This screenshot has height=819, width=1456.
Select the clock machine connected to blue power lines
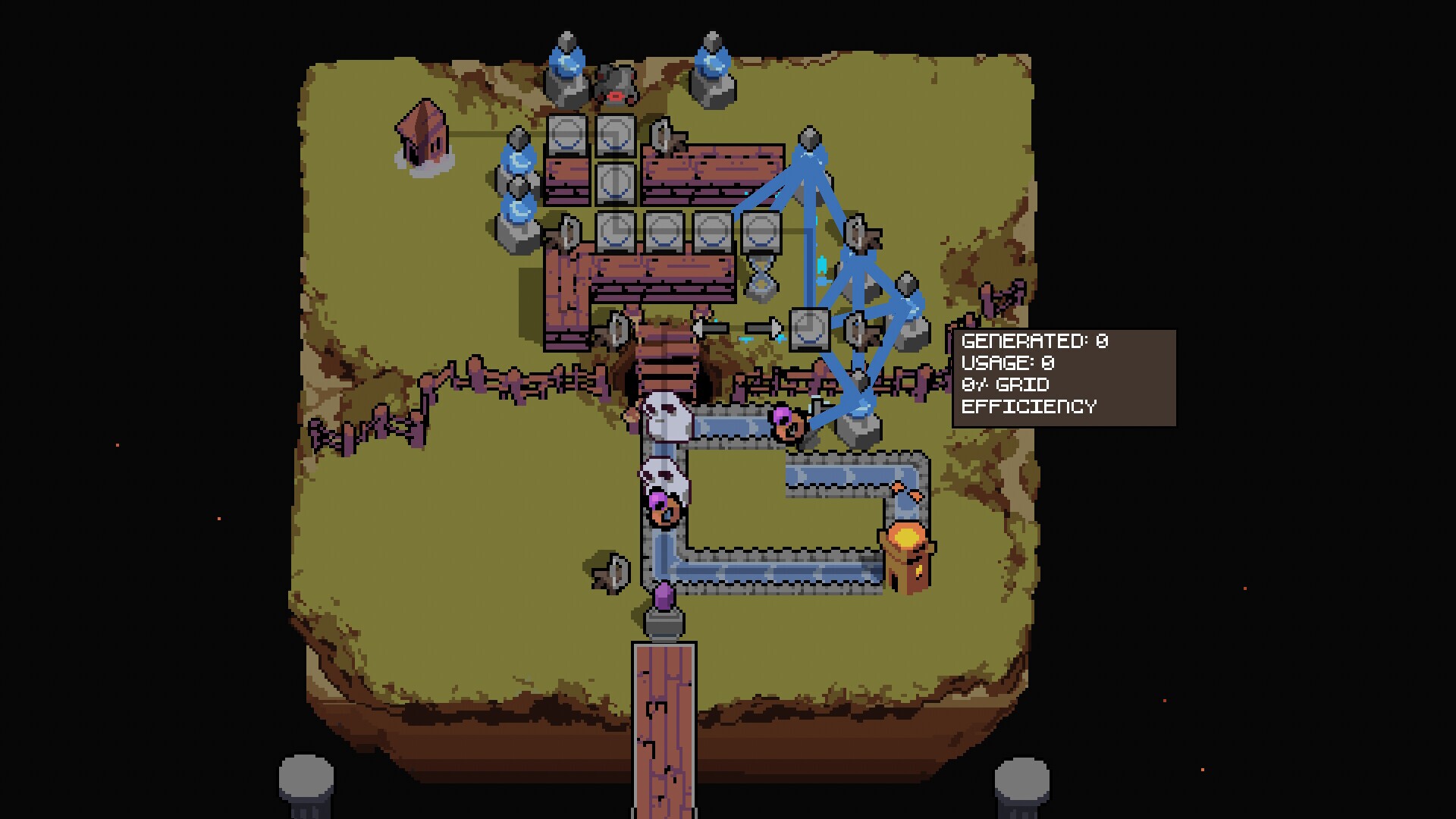pyautogui.click(x=808, y=331)
